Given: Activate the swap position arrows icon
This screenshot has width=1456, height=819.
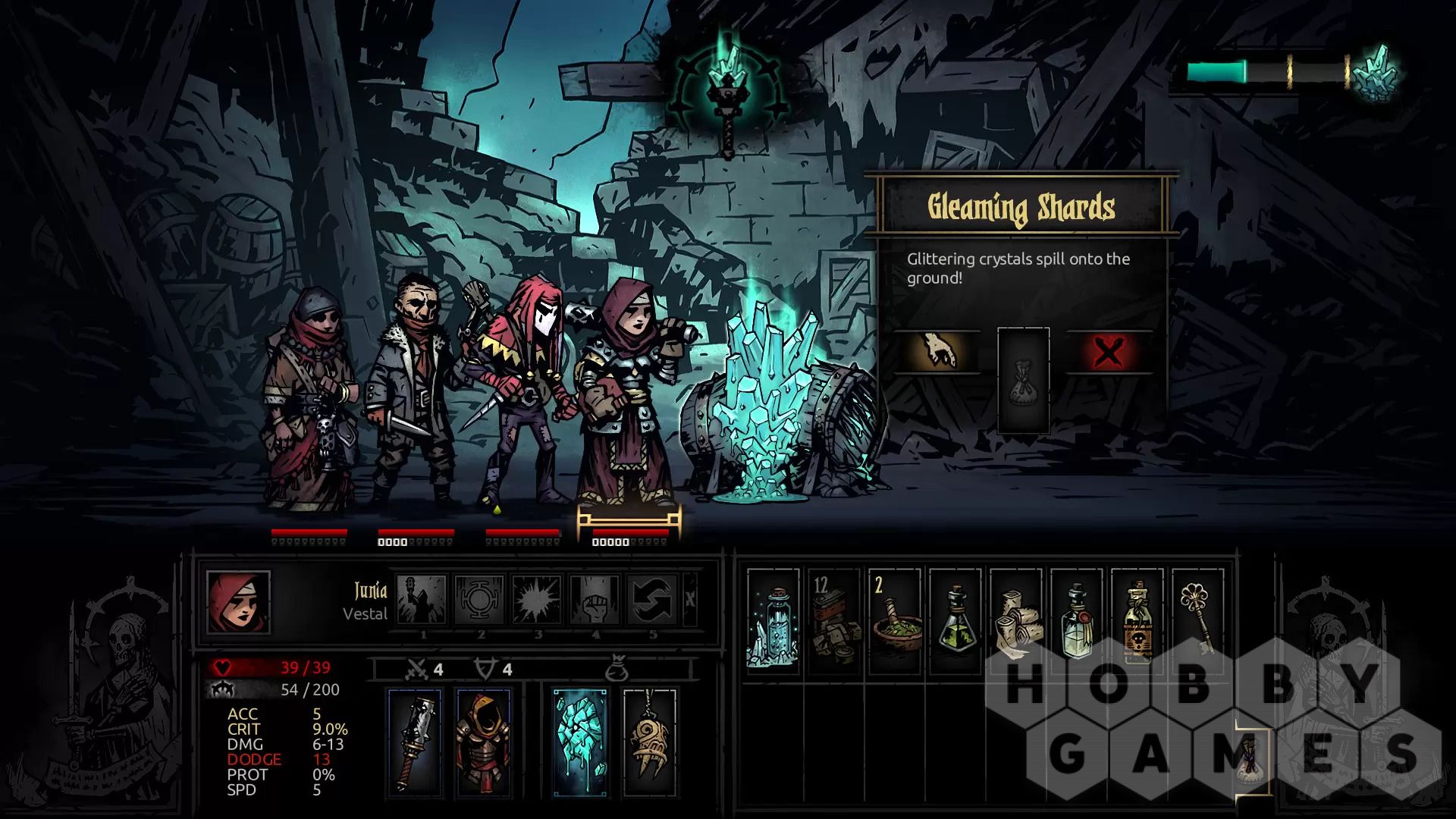Looking at the screenshot, I should pyautogui.click(x=653, y=599).
